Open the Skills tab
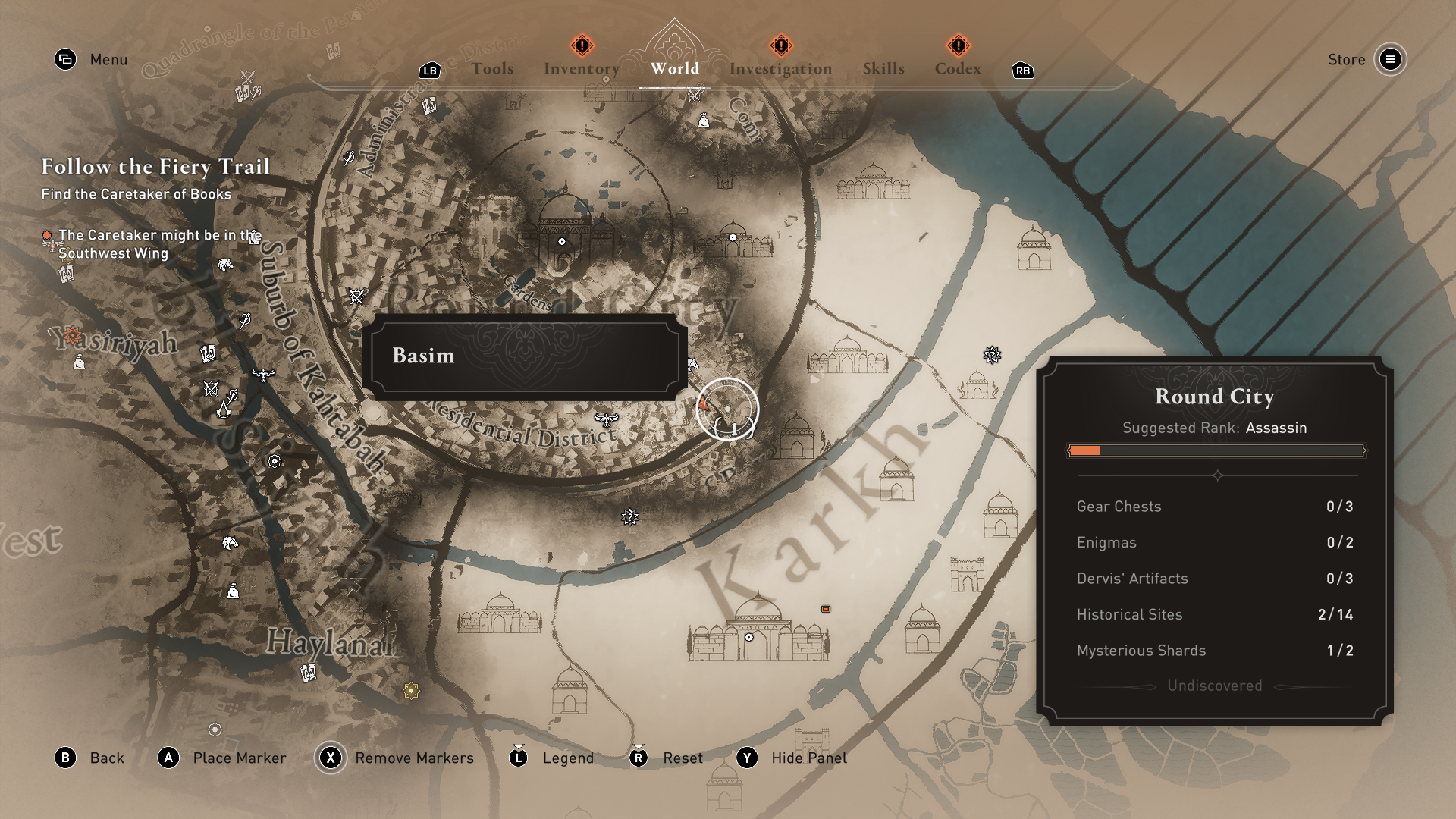This screenshot has width=1456, height=819. (x=883, y=69)
